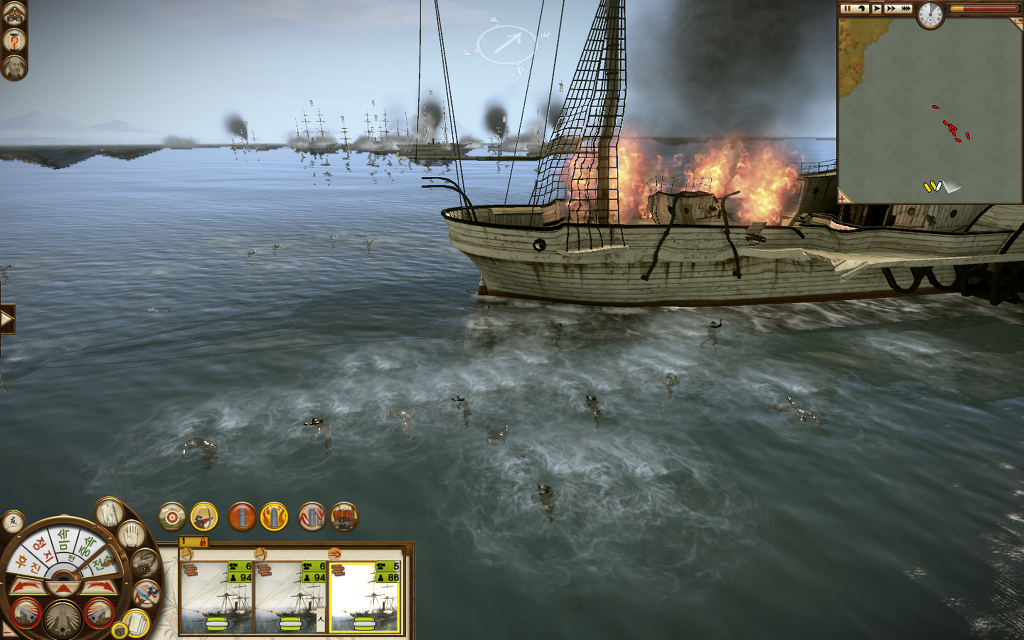Select the middle ship unit card
Screen dimensions: 1024x640
click(290, 597)
